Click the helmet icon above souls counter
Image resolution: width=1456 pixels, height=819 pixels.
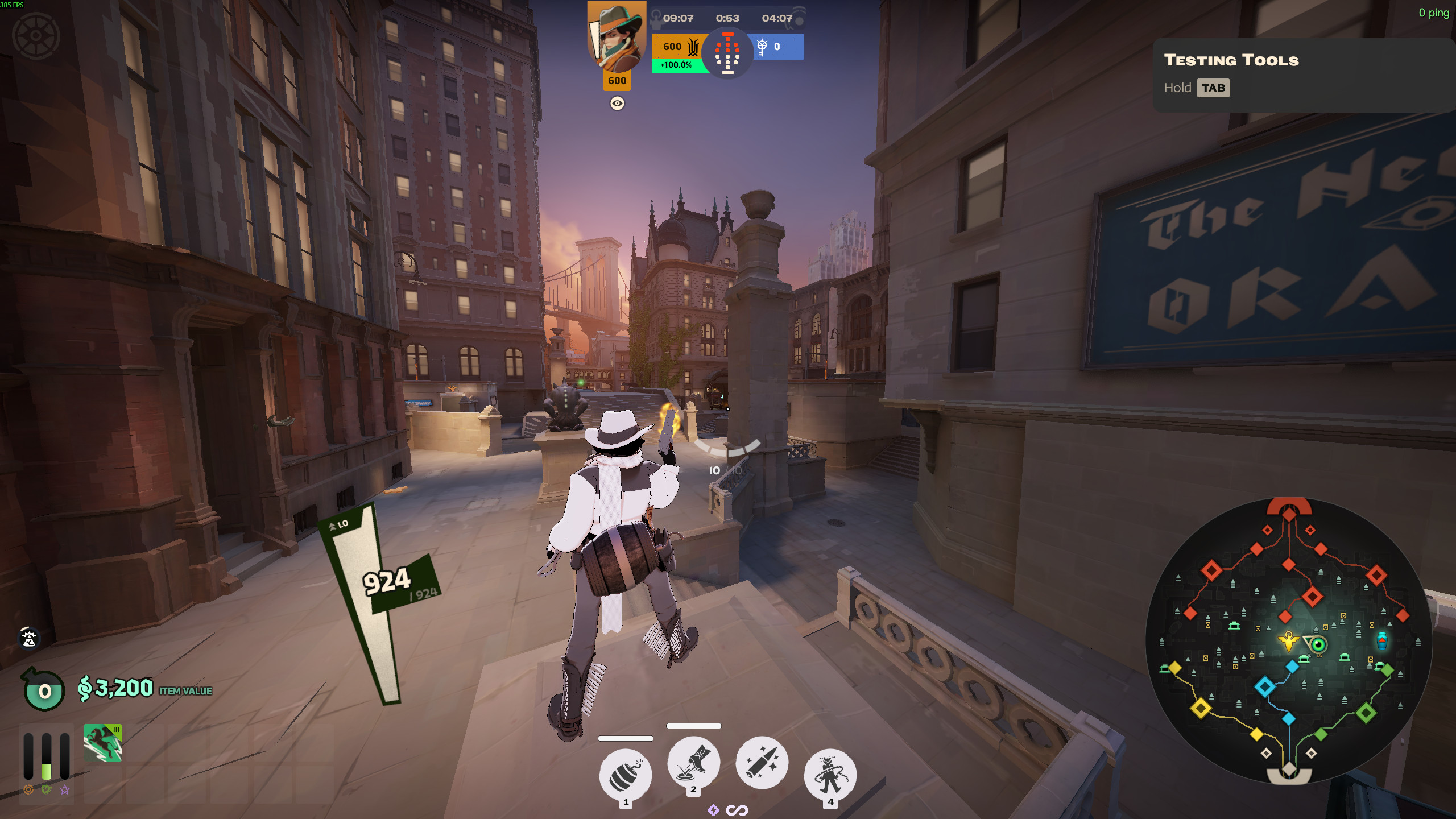[29, 638]
